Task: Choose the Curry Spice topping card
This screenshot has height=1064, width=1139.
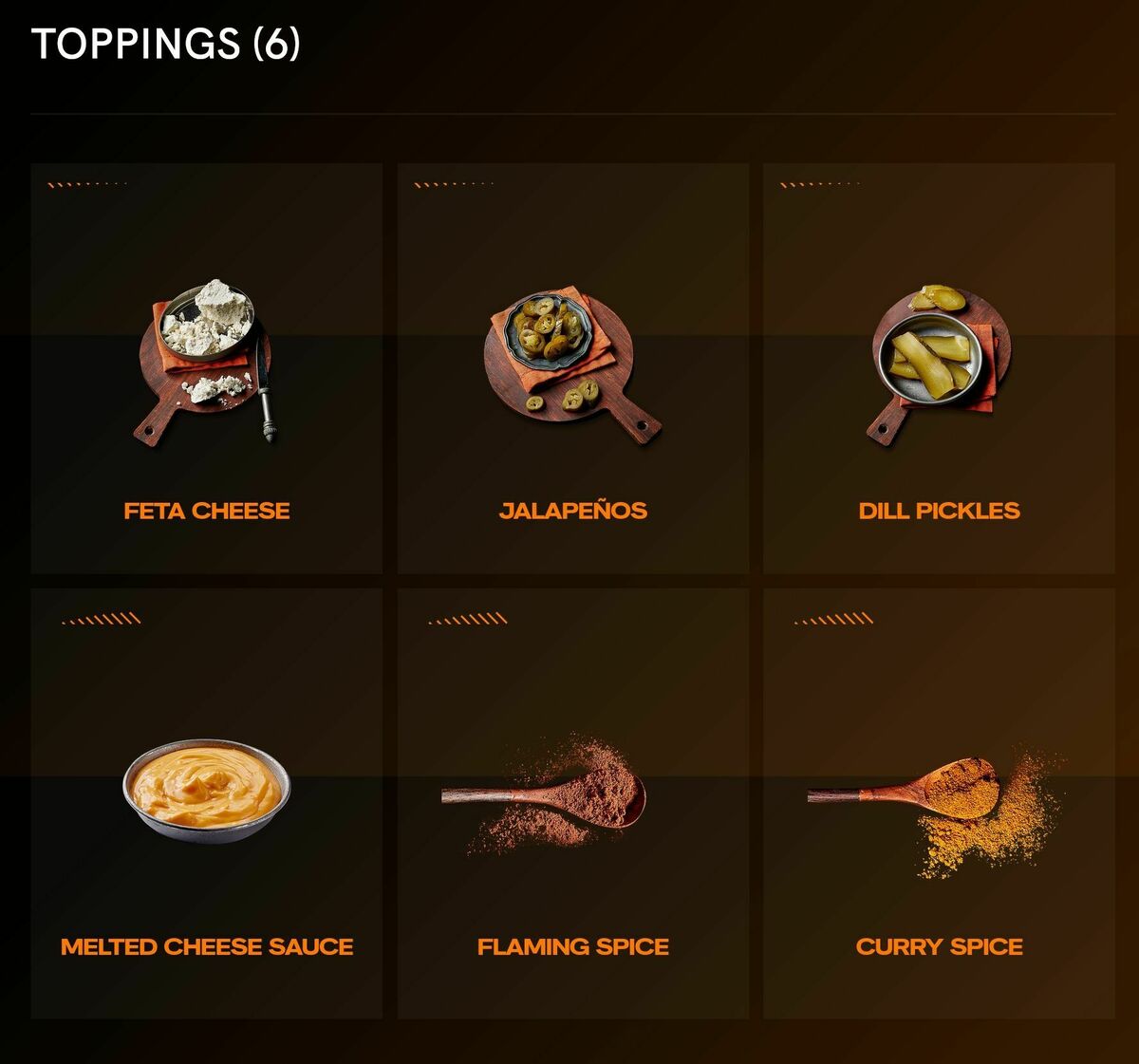Action: tap(939, 803)
